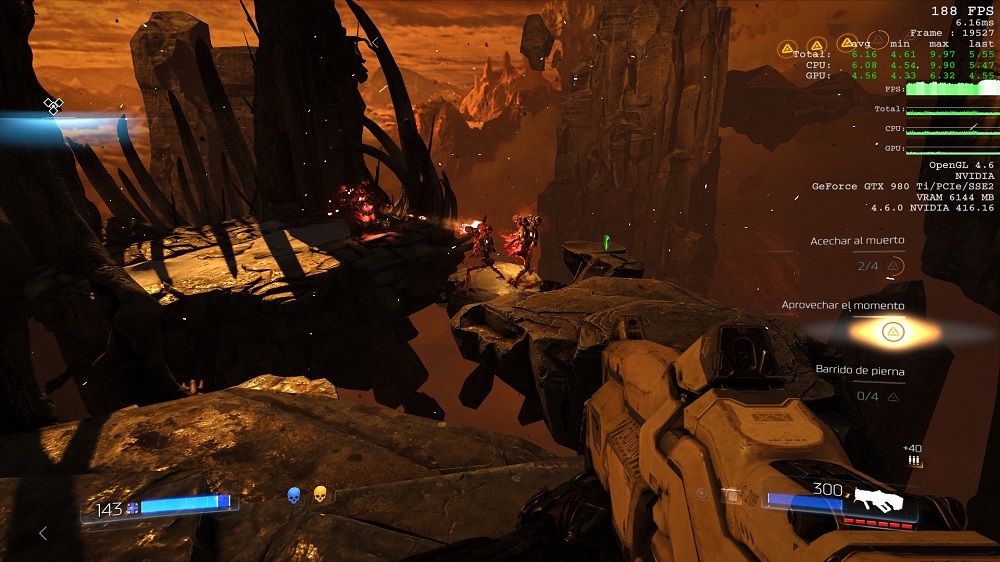Click the FPS graph in performance overlay
Screen dimensions: 1000x562
pyautogui.click(x=950, y=89)
